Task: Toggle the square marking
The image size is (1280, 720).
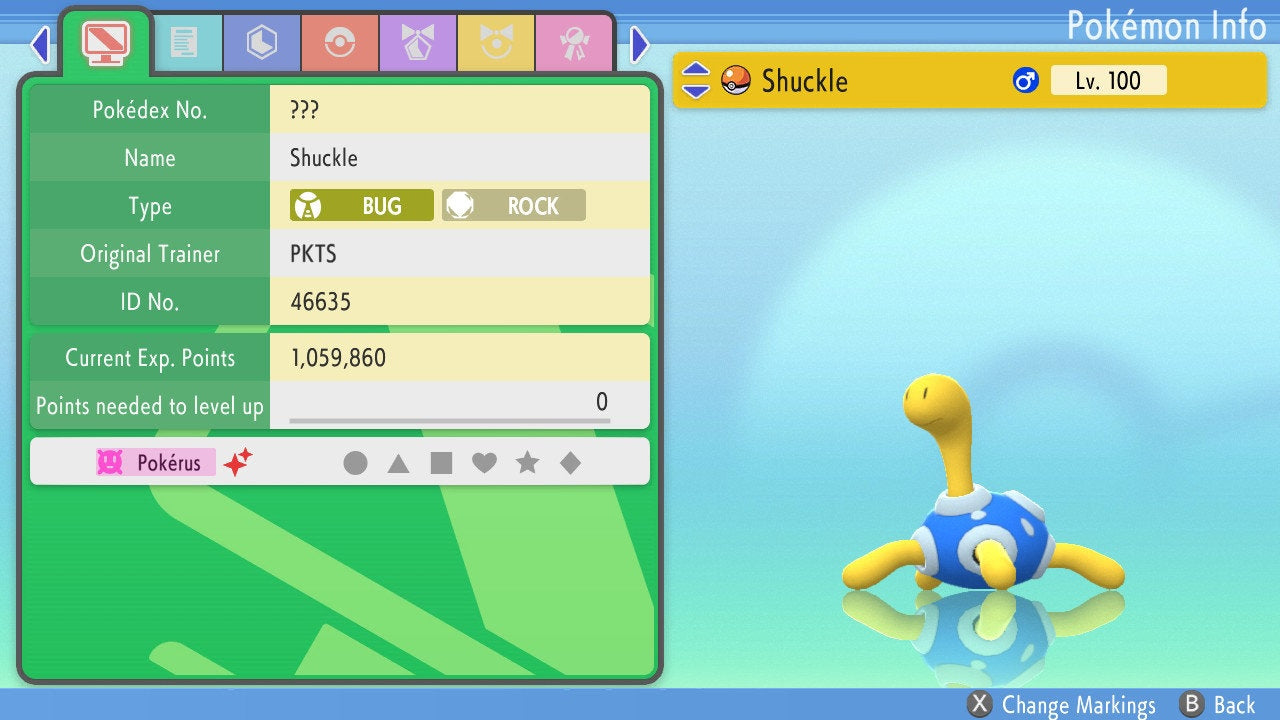Action: (441, 463)
